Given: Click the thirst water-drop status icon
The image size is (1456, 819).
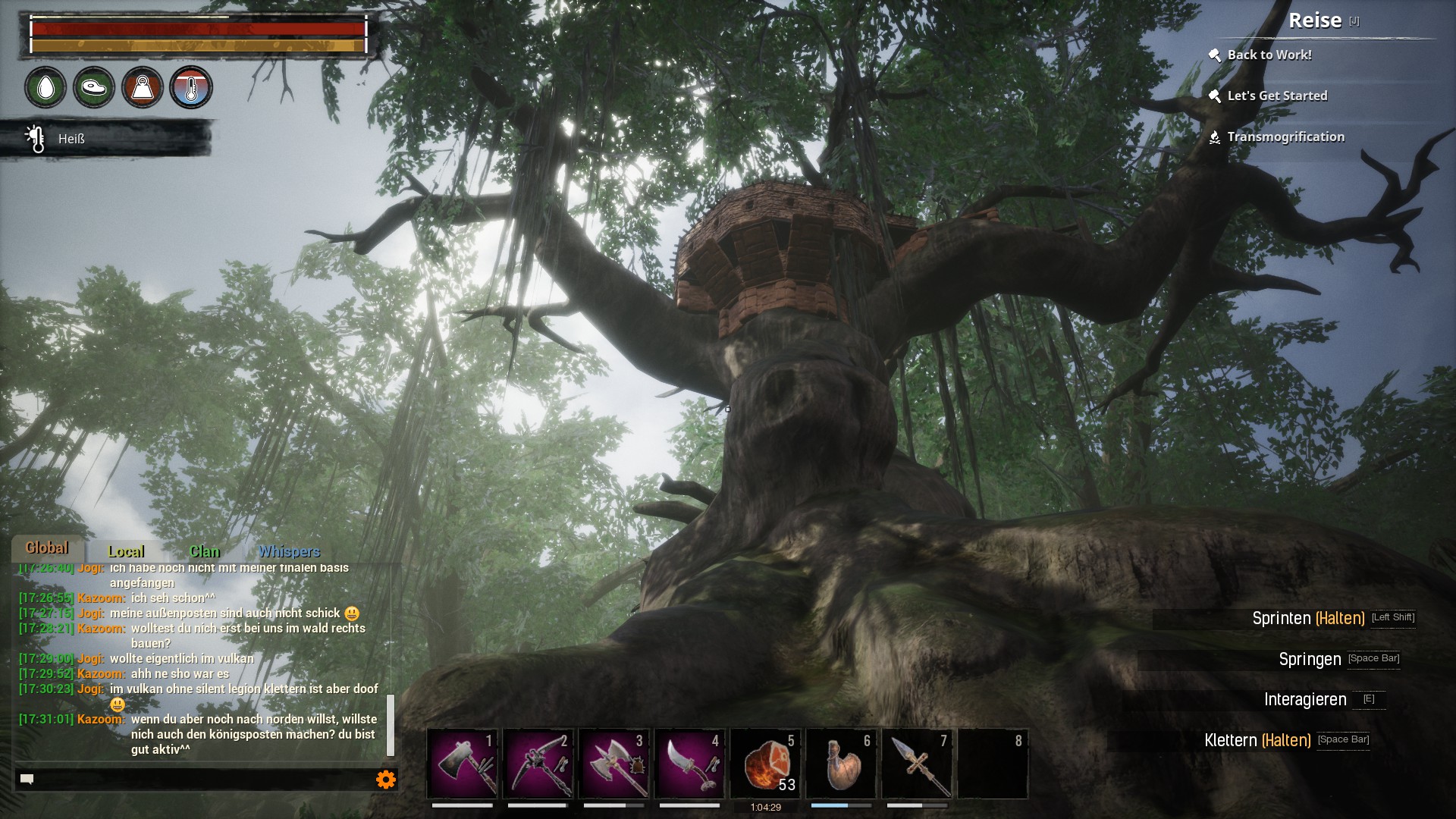Looking at the screenshot, I should click(x=45, y=88).
